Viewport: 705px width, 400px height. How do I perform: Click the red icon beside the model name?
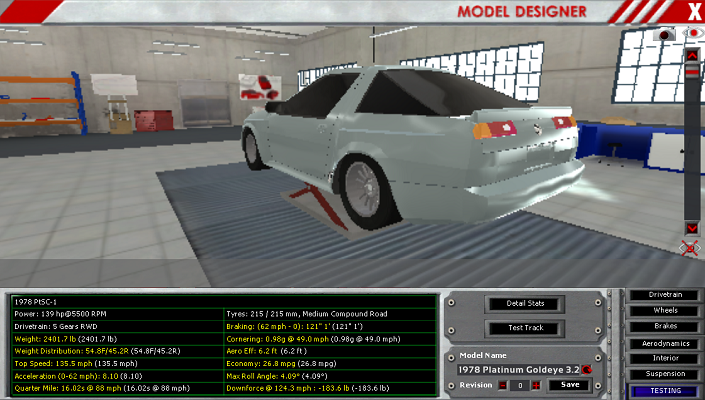(x=587, y=369)
